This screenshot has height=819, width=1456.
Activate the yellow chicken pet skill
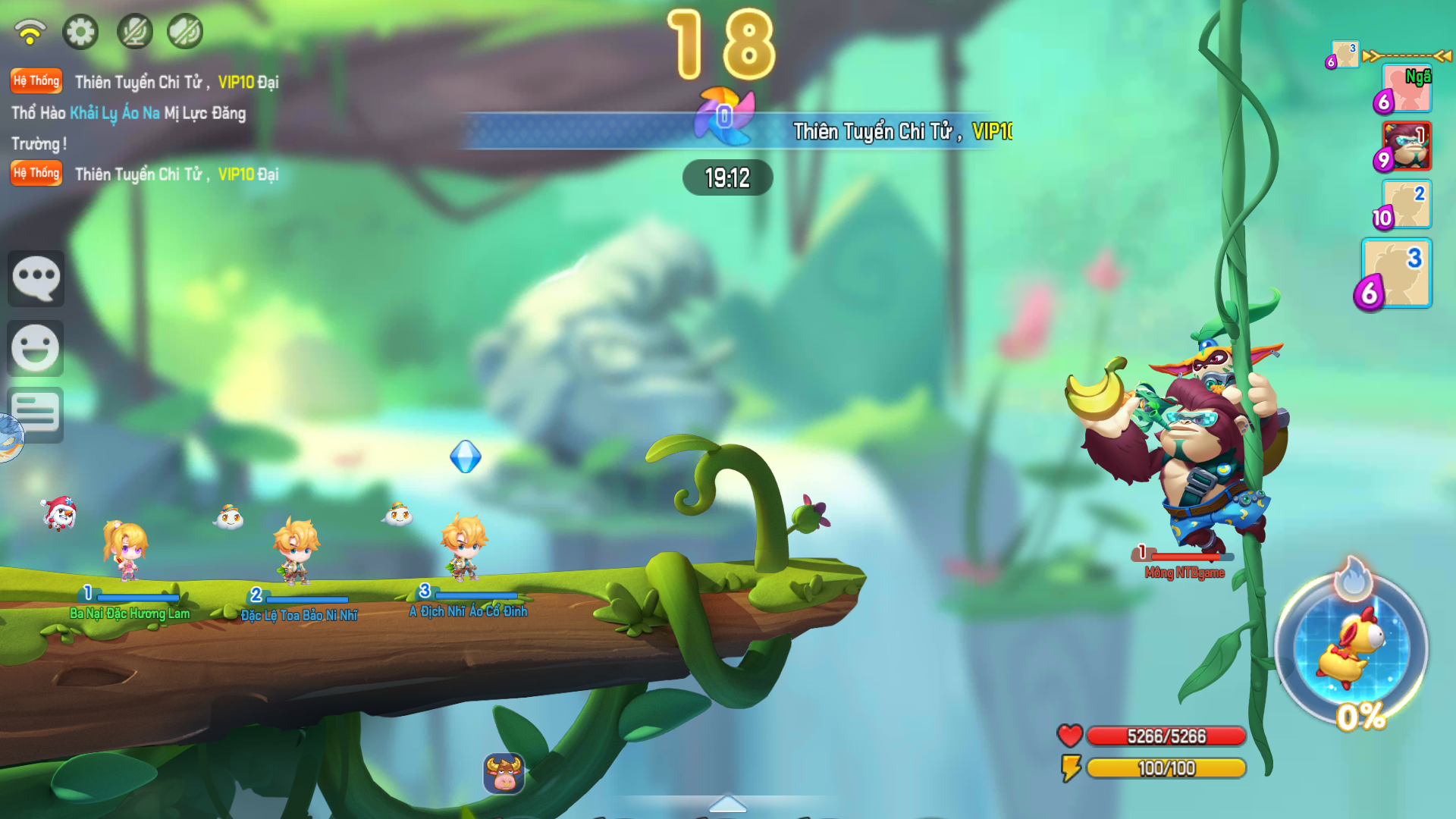point(1352,648)
